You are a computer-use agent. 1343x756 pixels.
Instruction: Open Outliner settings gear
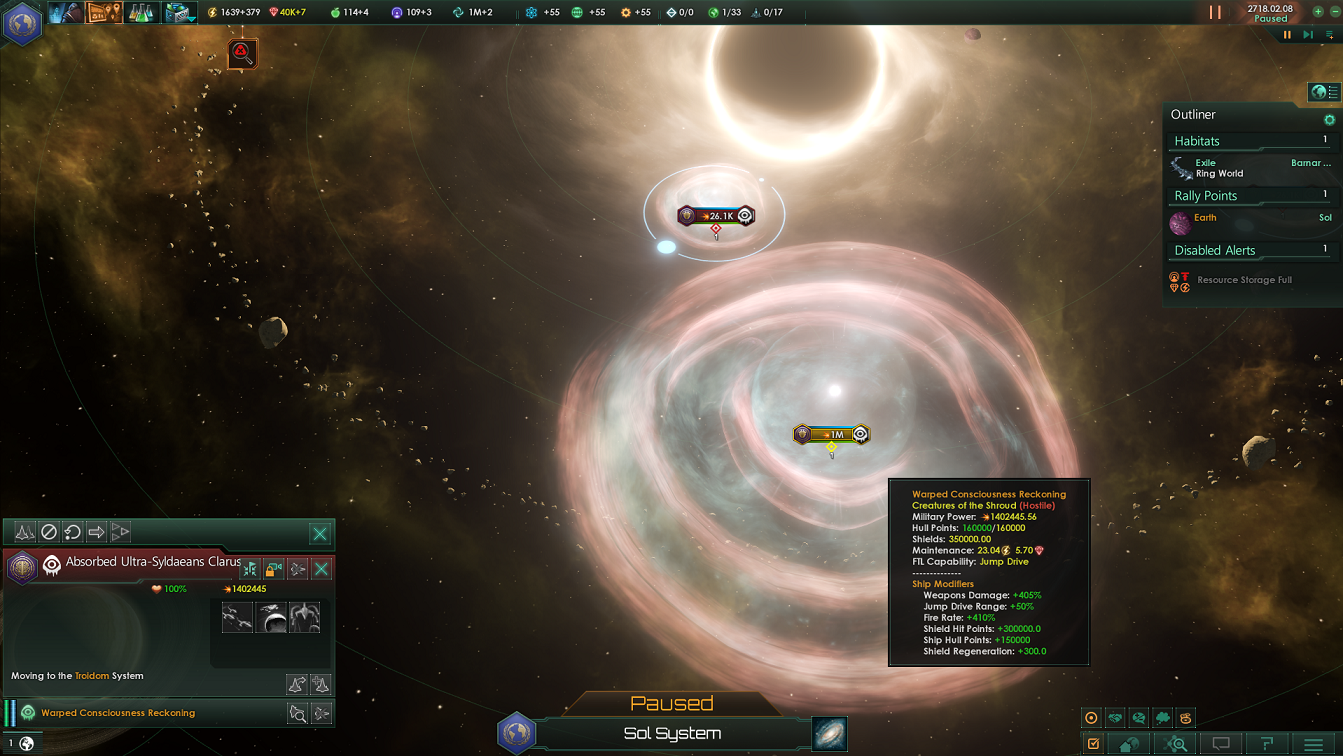(1329, 119)
